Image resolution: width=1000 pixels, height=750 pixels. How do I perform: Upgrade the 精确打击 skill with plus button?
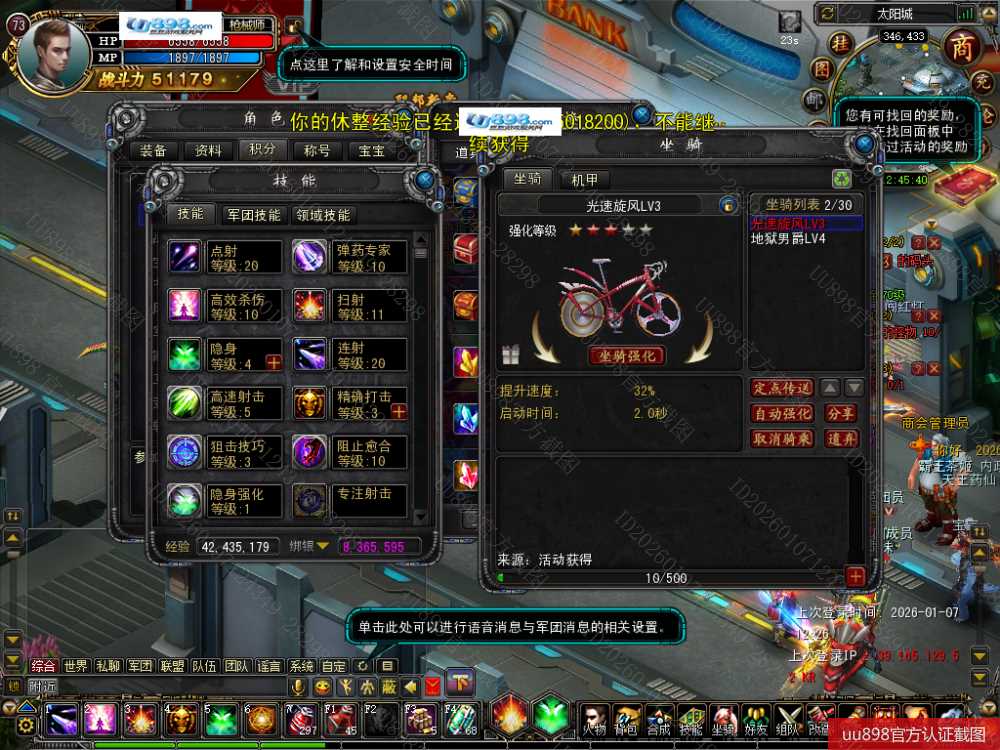[x=398, y=411]
